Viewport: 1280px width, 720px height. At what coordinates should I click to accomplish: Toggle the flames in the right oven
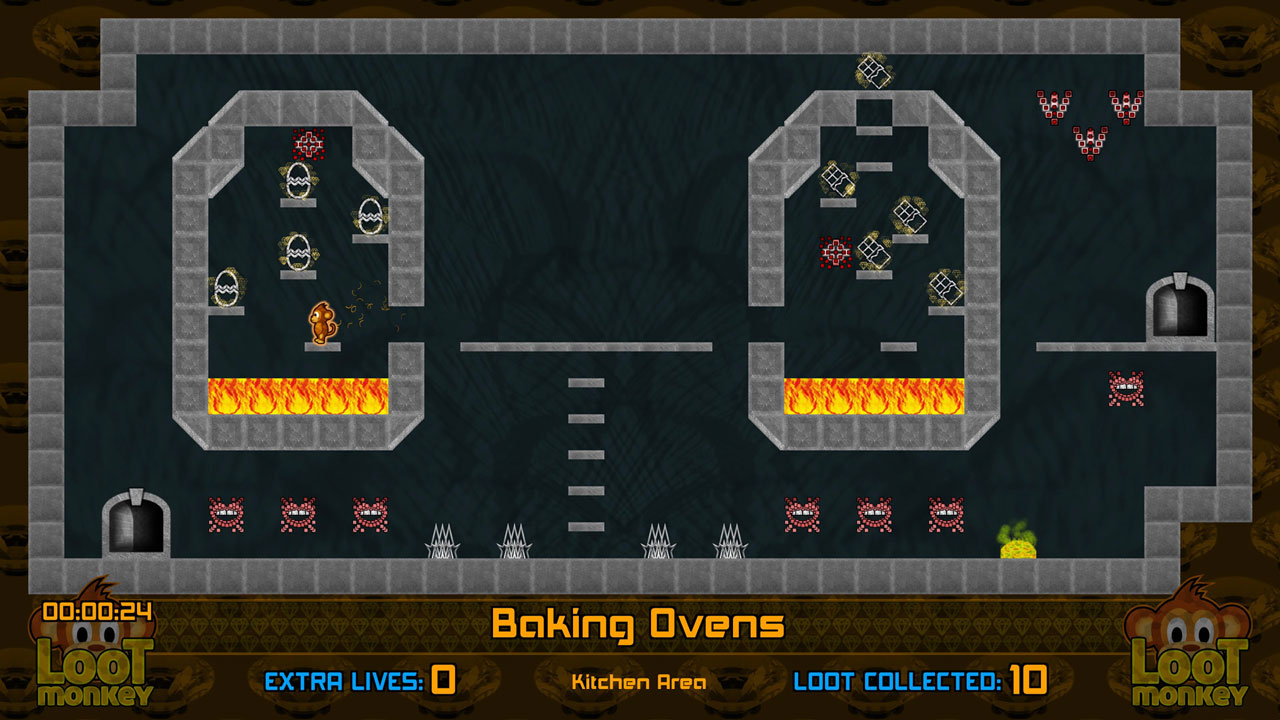tap(872, 397)
